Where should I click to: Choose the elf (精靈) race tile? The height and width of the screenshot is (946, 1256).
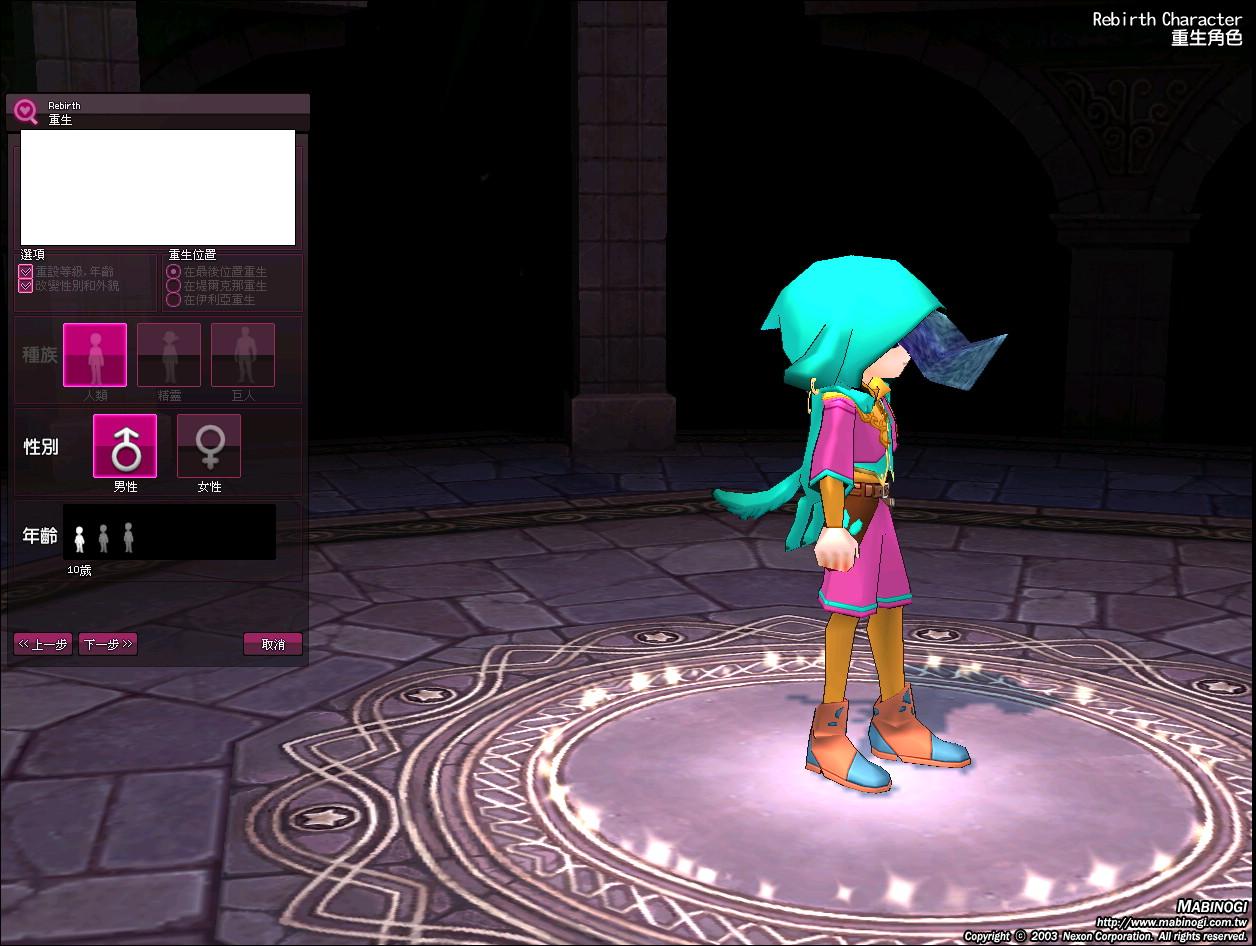(x=169, y=355)
